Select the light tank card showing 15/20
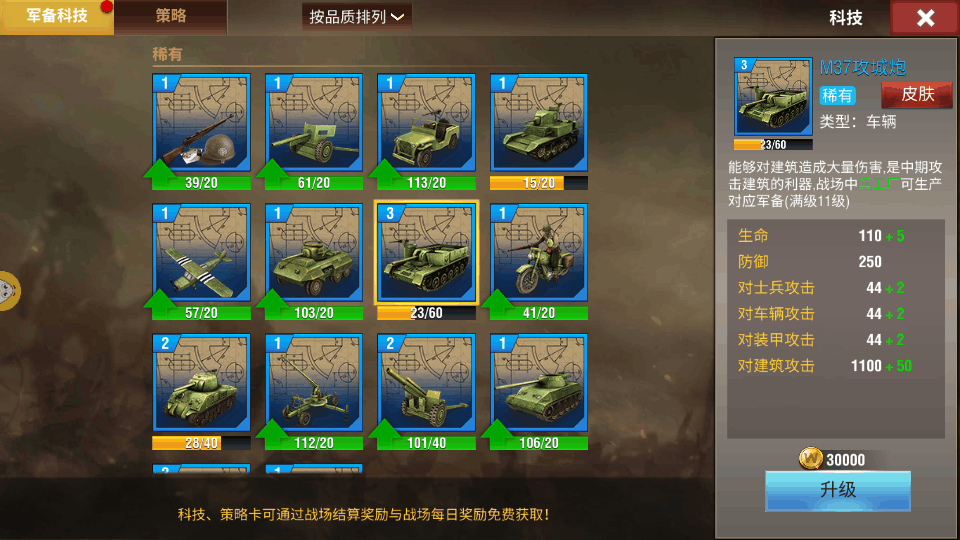This screenshot has width=960, height=540. tap(539, 124)
